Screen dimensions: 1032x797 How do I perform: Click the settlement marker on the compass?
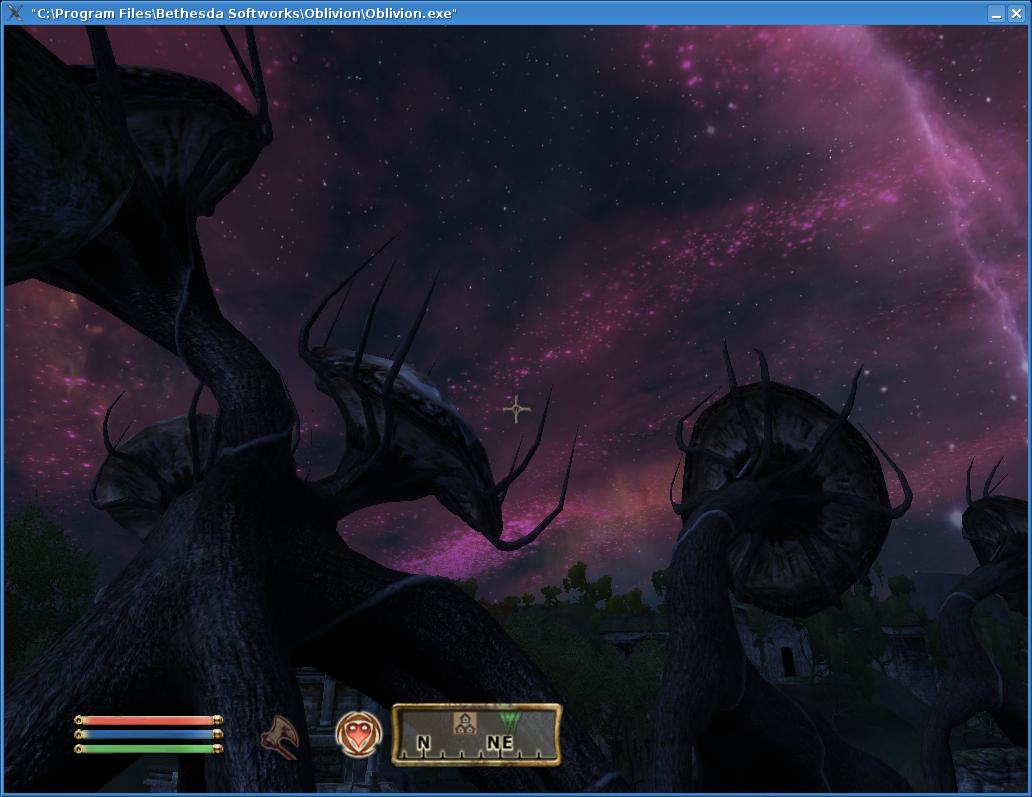[462, 723]
